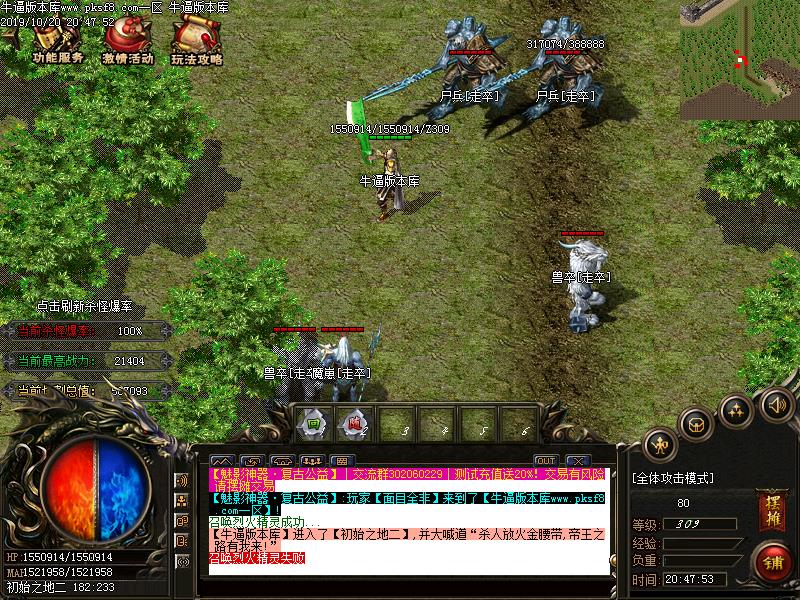Open the character warrior round button
Viewport: 800px width, 600px height.
click(x=658, y=443)
